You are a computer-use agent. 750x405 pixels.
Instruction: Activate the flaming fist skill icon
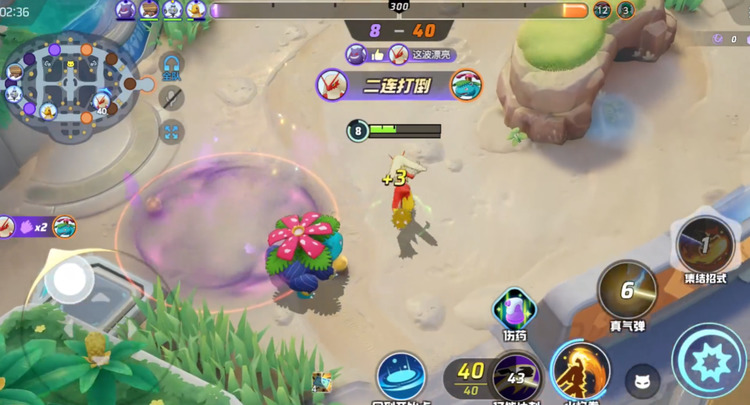coord(580,371)
